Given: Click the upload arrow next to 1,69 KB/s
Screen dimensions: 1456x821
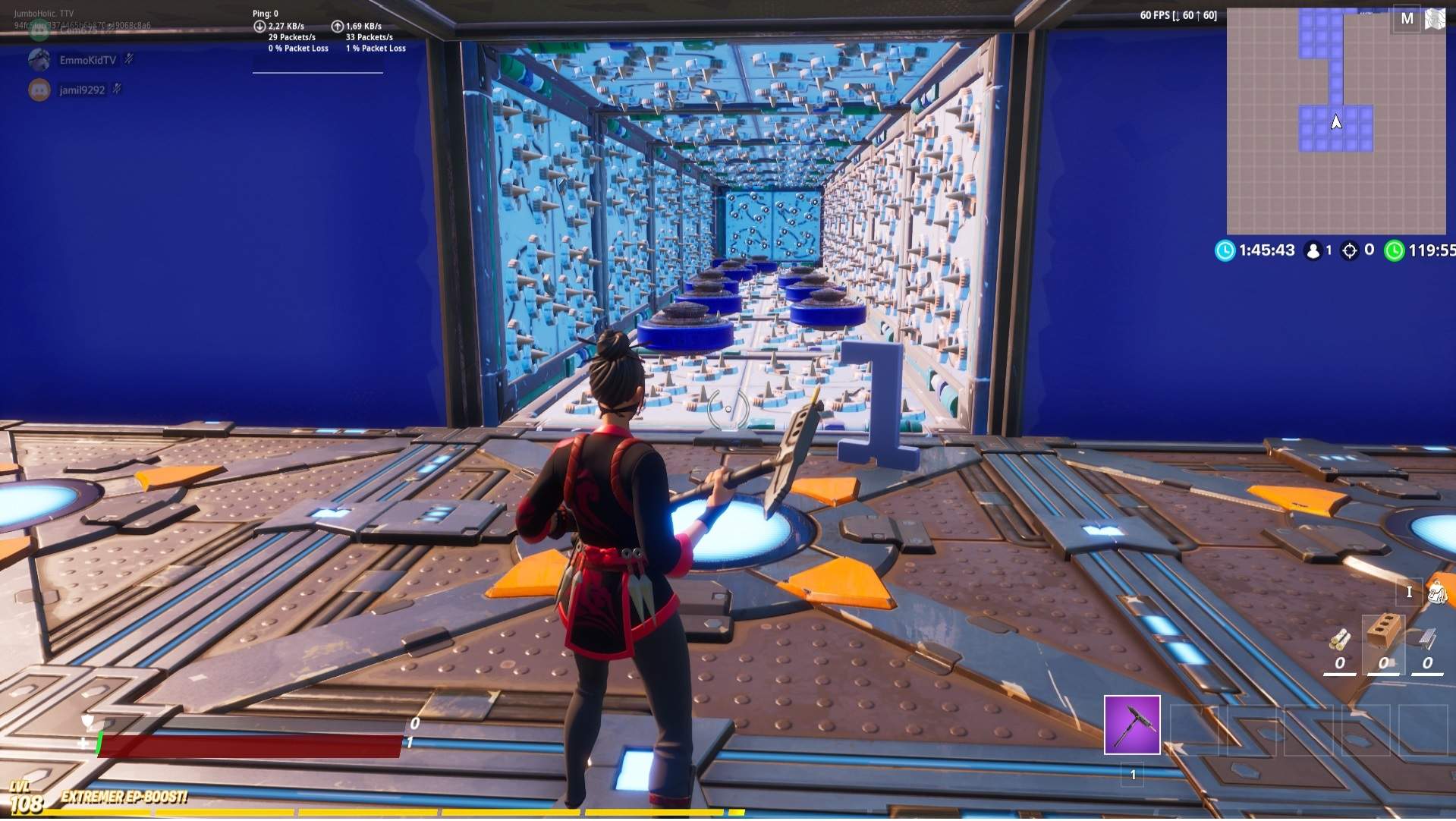Looking at the screenshot, I should pyautogui.click(x=337, y=27).
